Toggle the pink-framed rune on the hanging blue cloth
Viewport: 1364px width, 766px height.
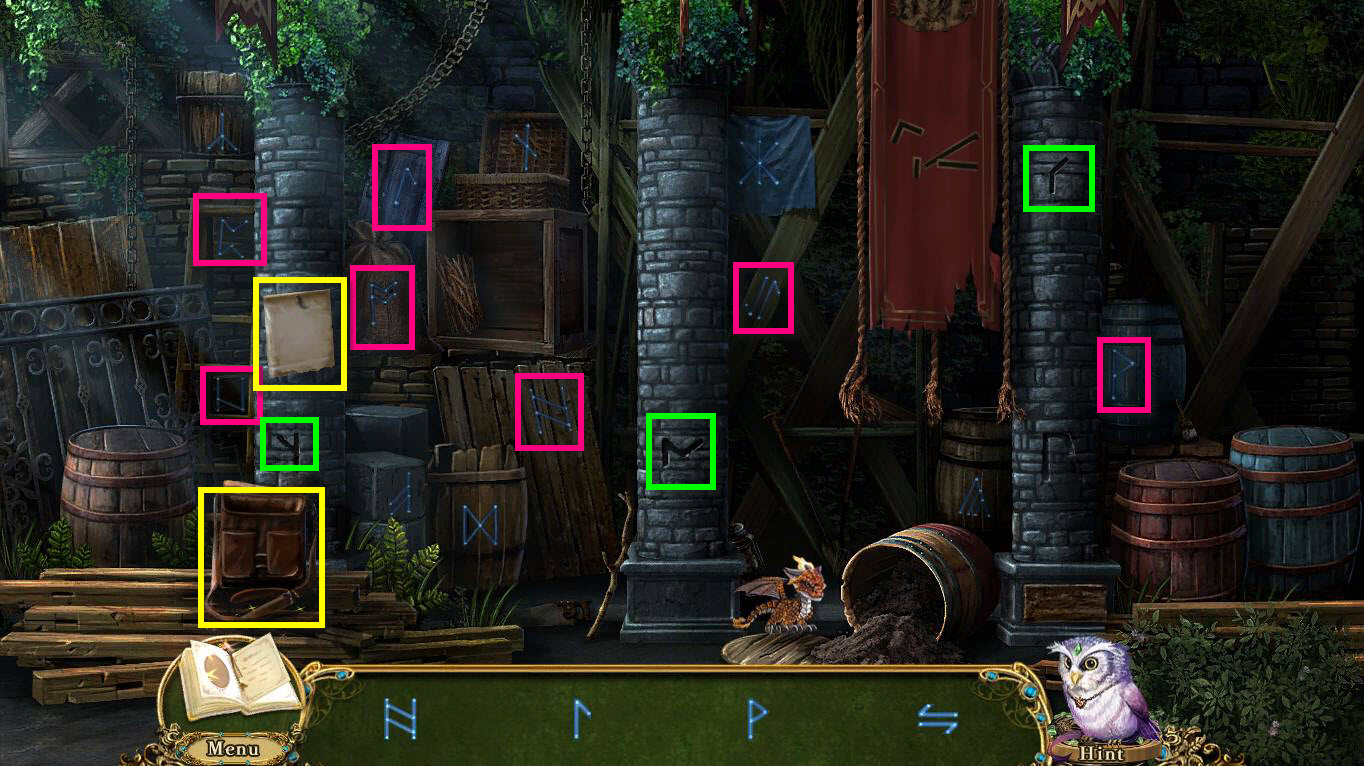pos(402,186)
